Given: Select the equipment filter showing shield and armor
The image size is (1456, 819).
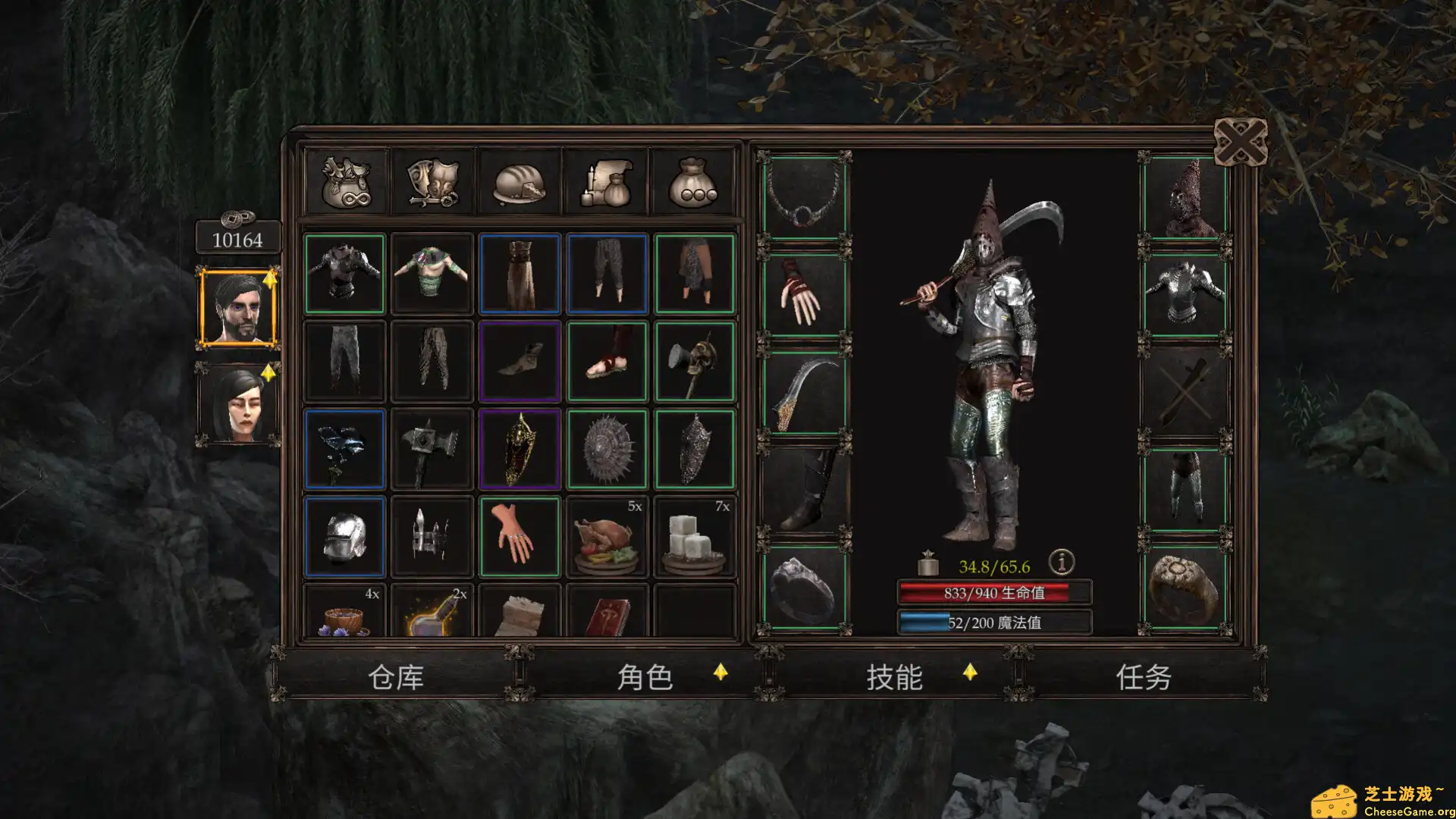Looking at the screenshot, I should (x=432, y=180).
